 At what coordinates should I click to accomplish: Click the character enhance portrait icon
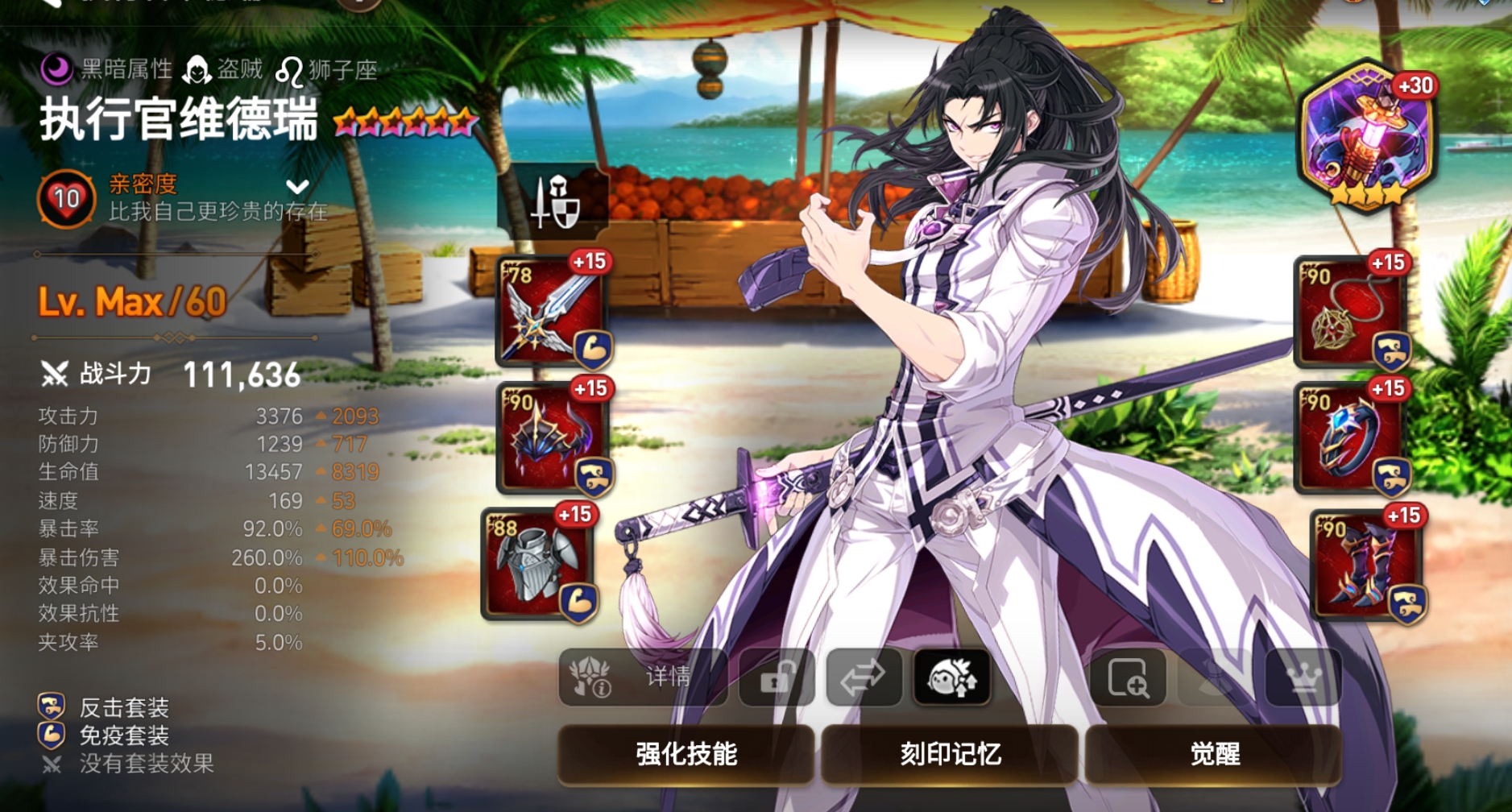point(952,679)
